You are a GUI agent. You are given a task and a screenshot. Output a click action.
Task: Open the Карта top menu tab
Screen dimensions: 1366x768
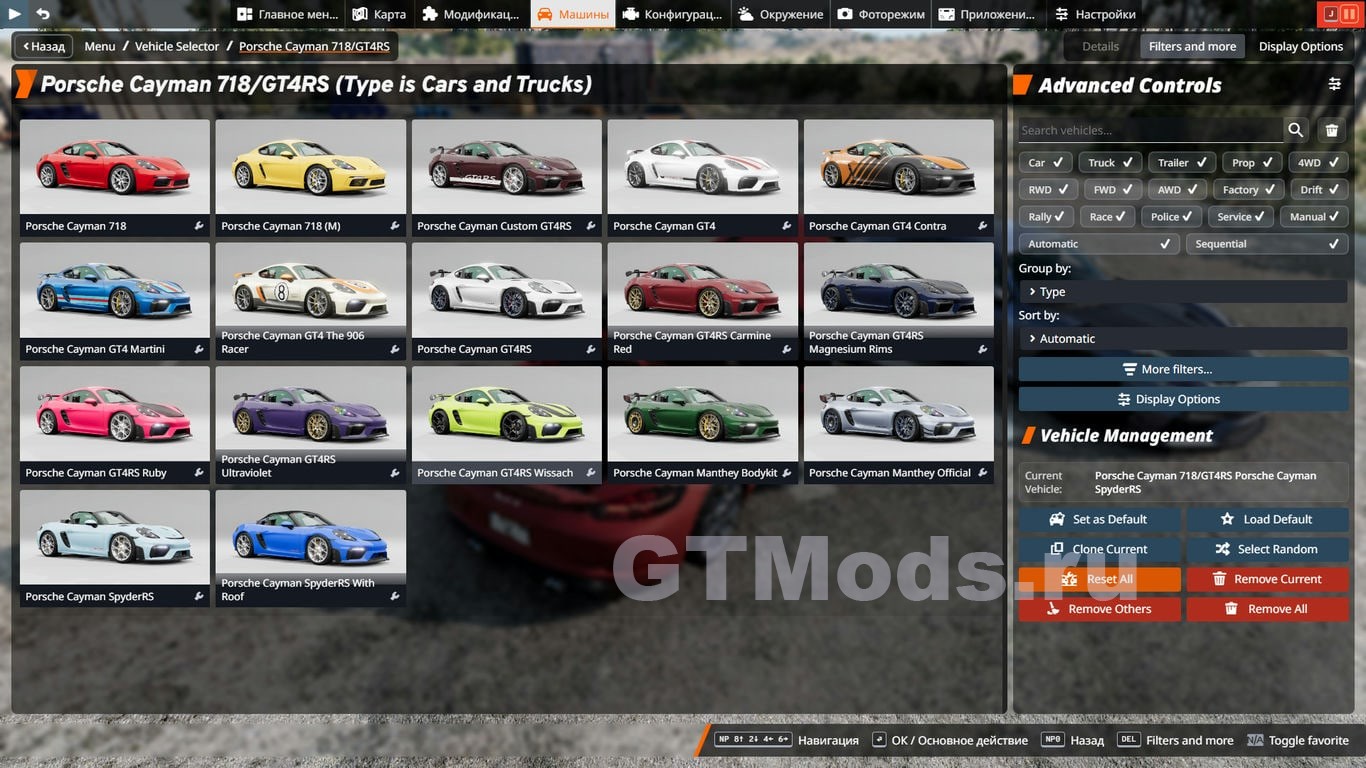379,14
